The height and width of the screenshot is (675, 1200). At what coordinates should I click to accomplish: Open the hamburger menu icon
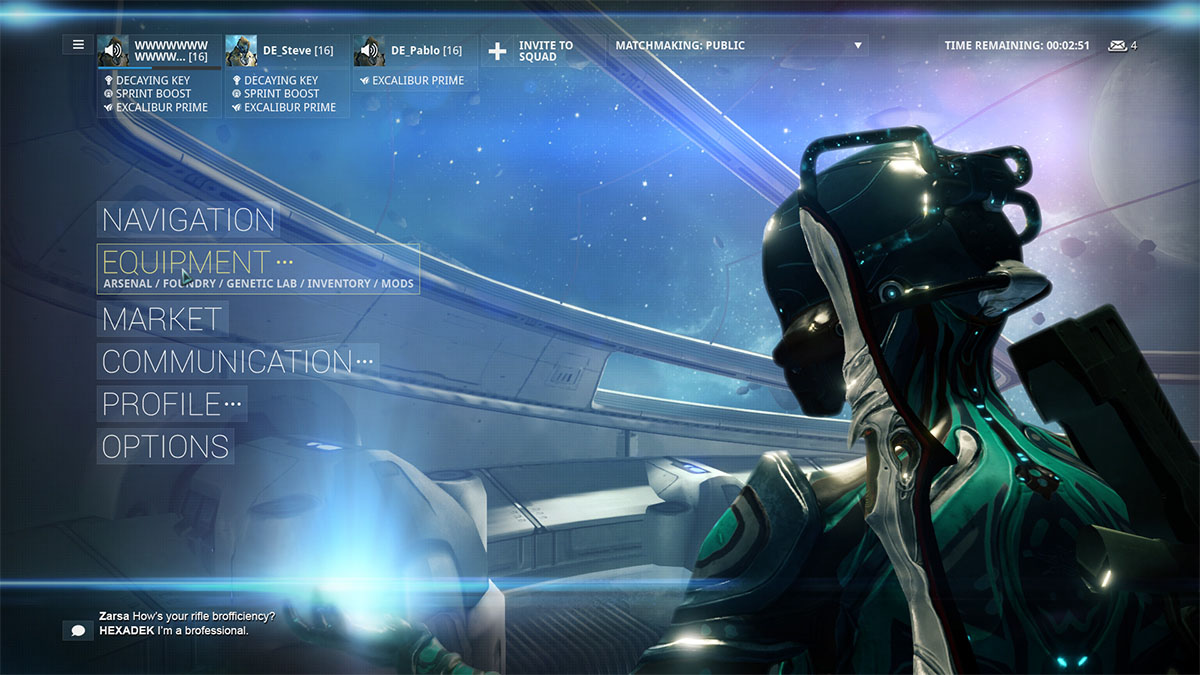(x=78, y=45)
